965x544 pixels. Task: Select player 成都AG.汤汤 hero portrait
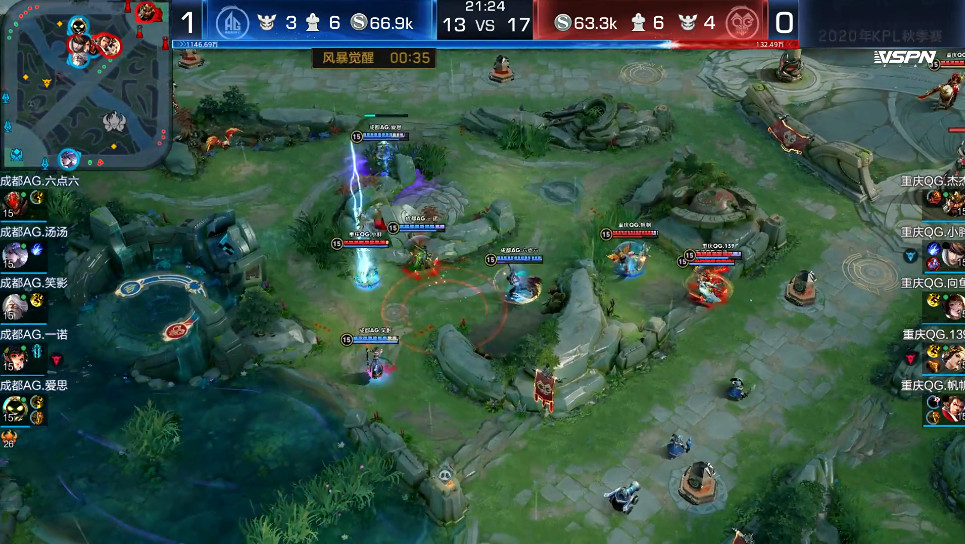[12, 254]
